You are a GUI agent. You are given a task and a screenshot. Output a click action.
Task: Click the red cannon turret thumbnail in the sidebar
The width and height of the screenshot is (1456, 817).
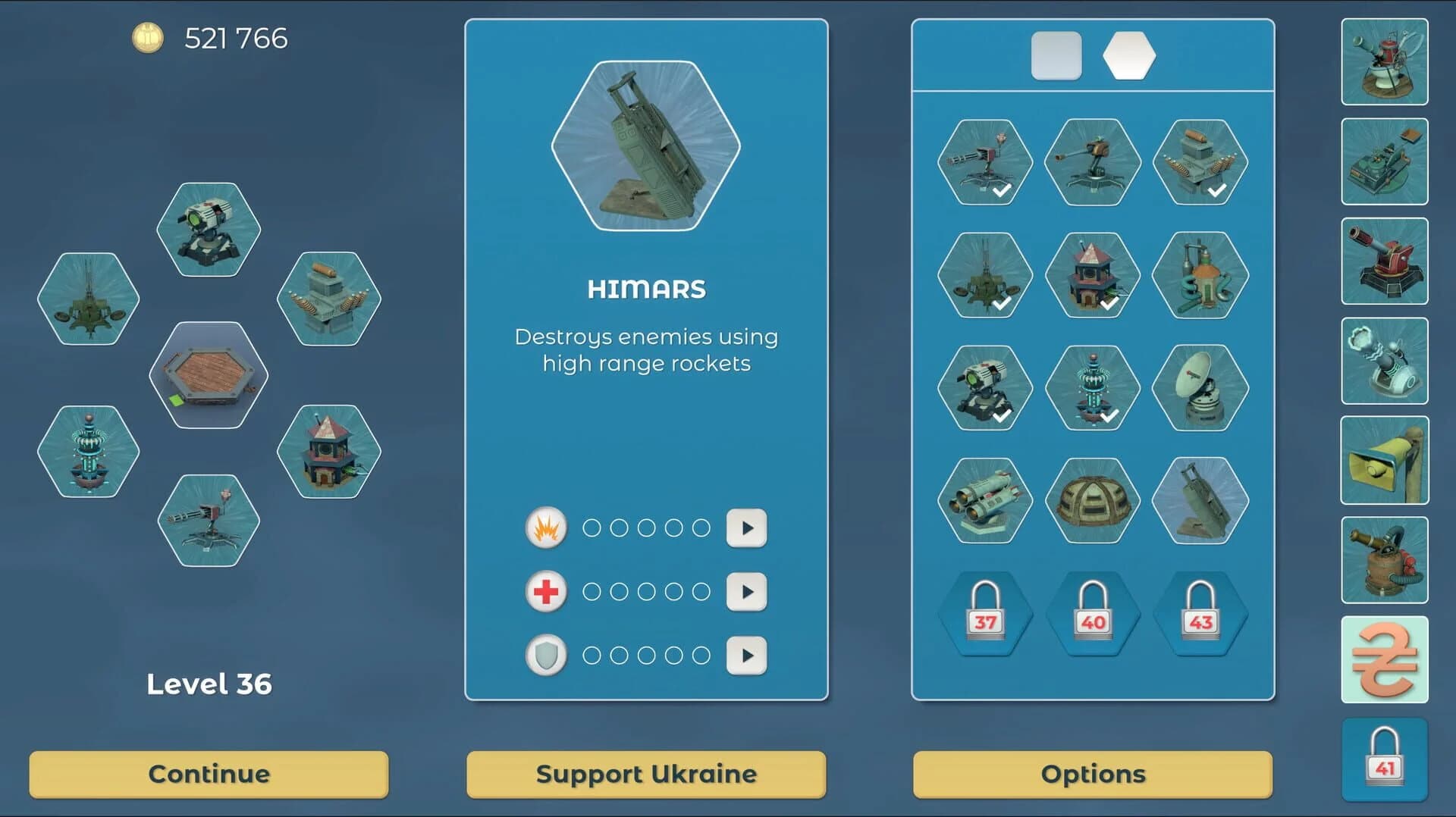click(x=1383, y=261)
